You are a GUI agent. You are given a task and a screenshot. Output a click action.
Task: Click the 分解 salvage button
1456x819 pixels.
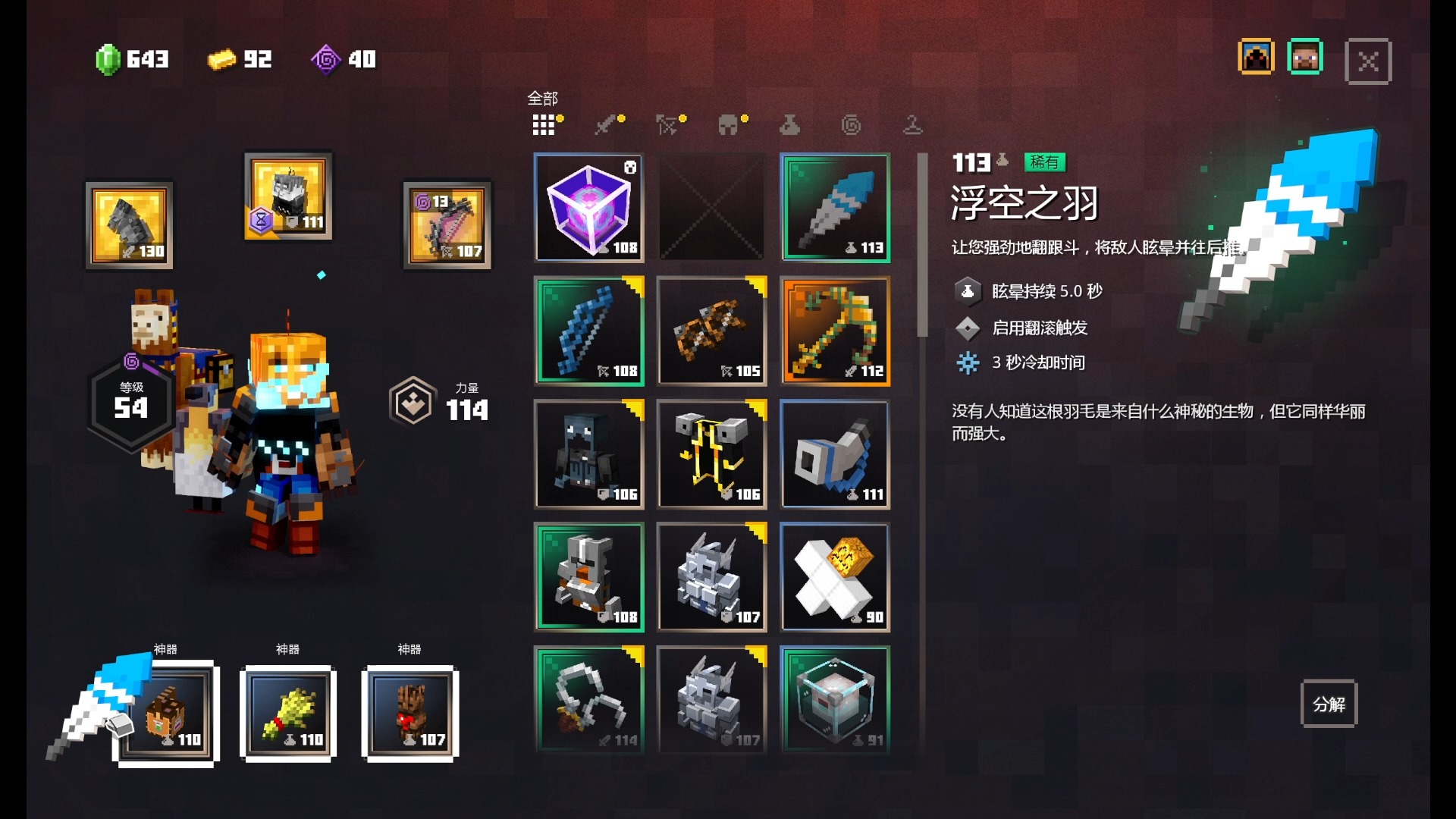[x=1329, y=704]
